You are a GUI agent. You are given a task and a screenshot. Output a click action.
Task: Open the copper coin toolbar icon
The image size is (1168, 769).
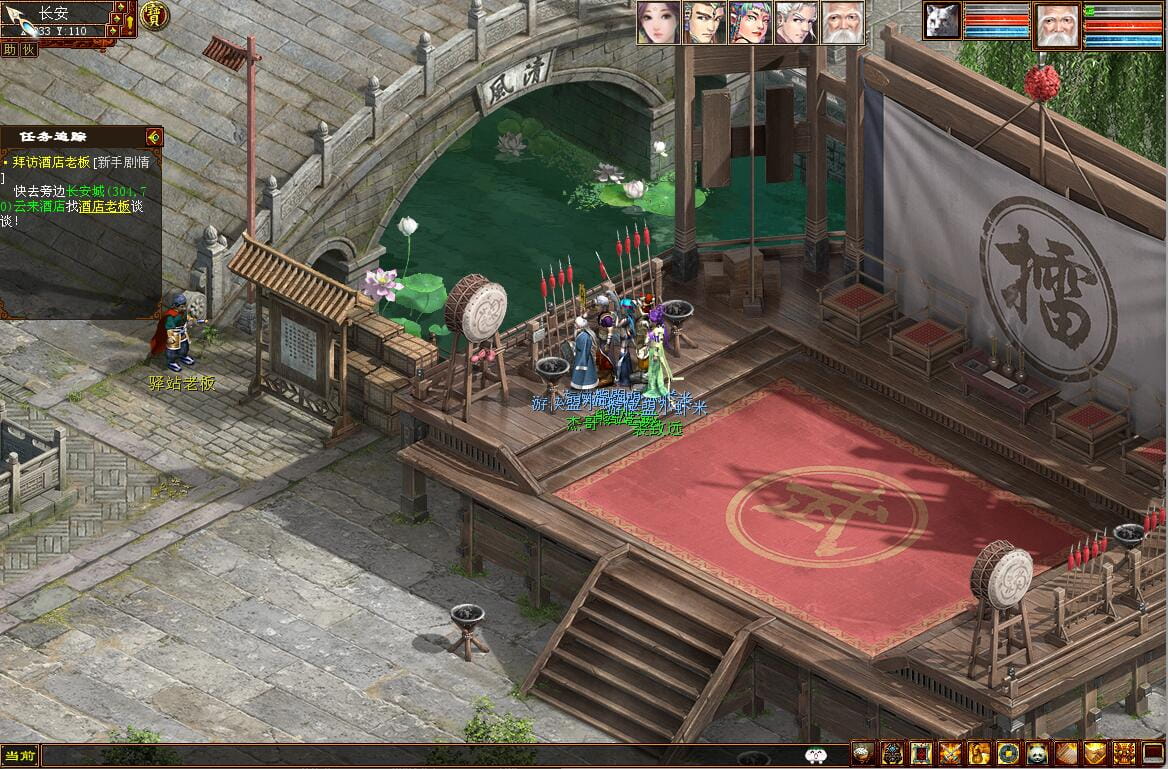[1008, 754]
